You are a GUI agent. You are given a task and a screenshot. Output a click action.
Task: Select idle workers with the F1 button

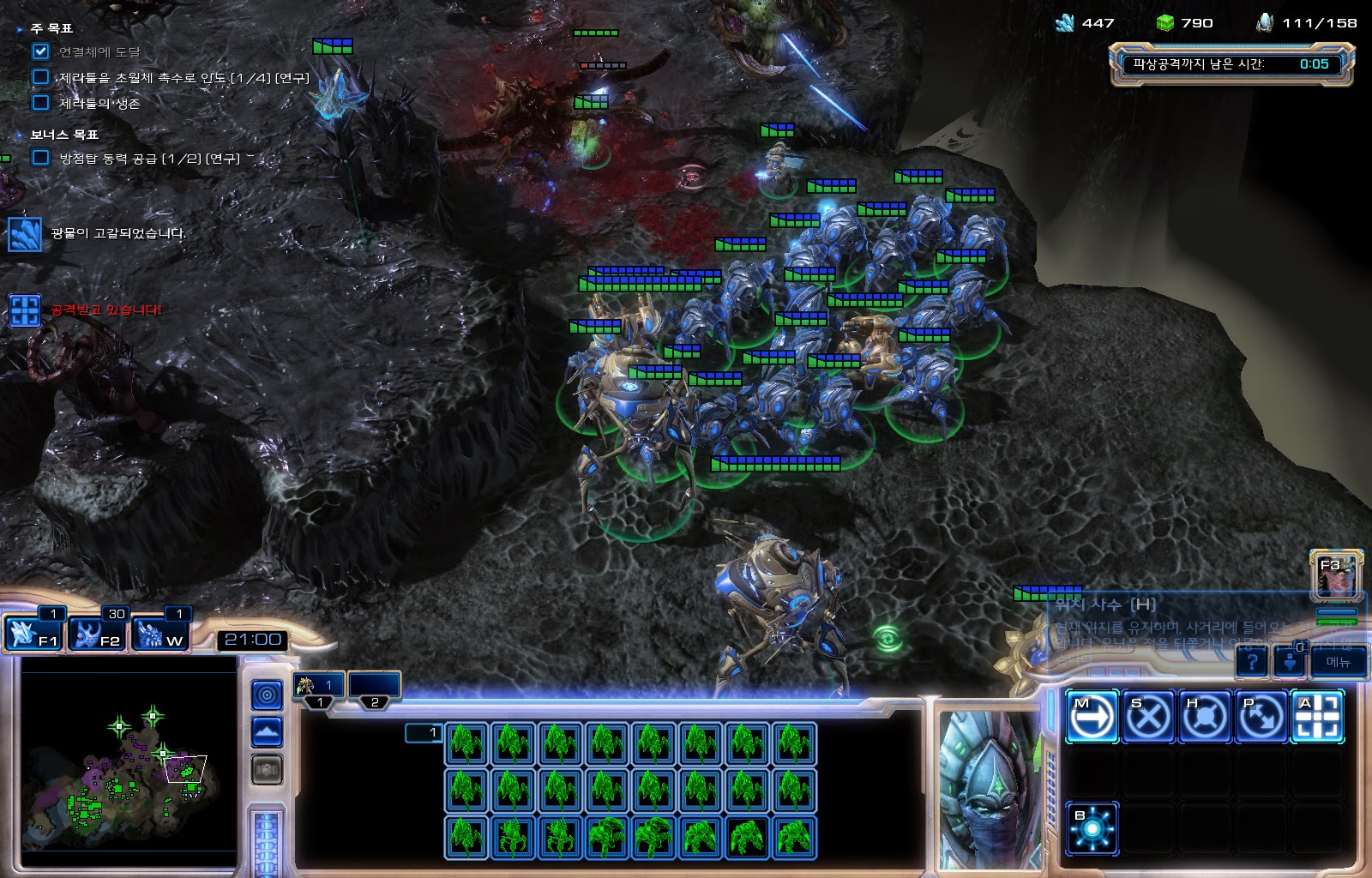click(33, 634)
